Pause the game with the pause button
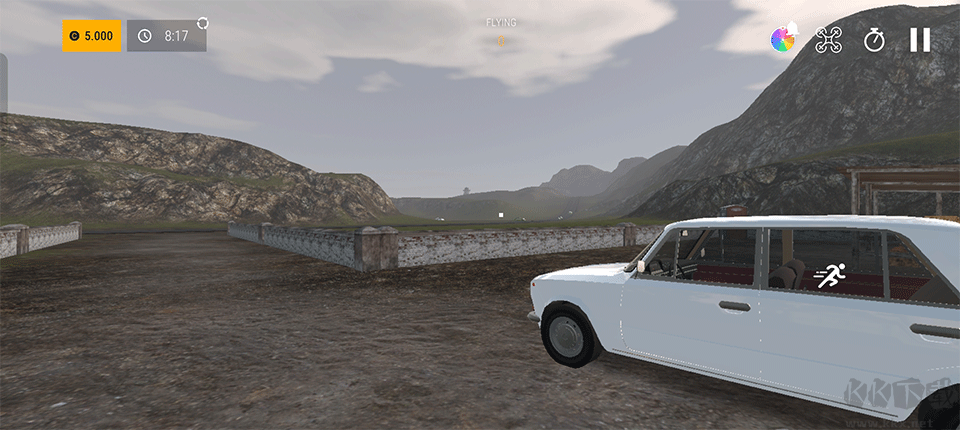This screenshot has width=960, height=430. pos(919,40)
